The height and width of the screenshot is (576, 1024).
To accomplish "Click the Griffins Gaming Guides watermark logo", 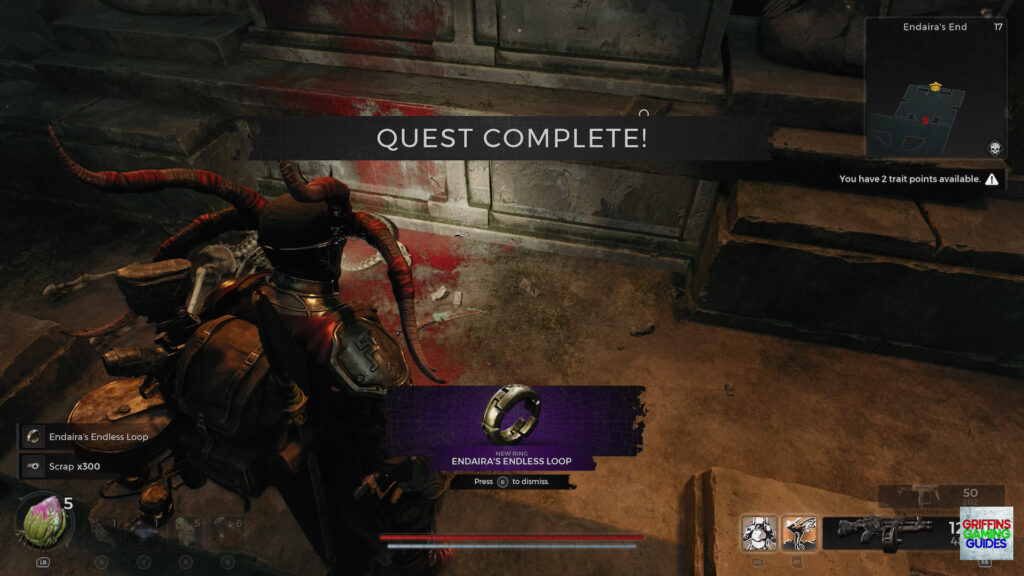I will tap(986, 532).
